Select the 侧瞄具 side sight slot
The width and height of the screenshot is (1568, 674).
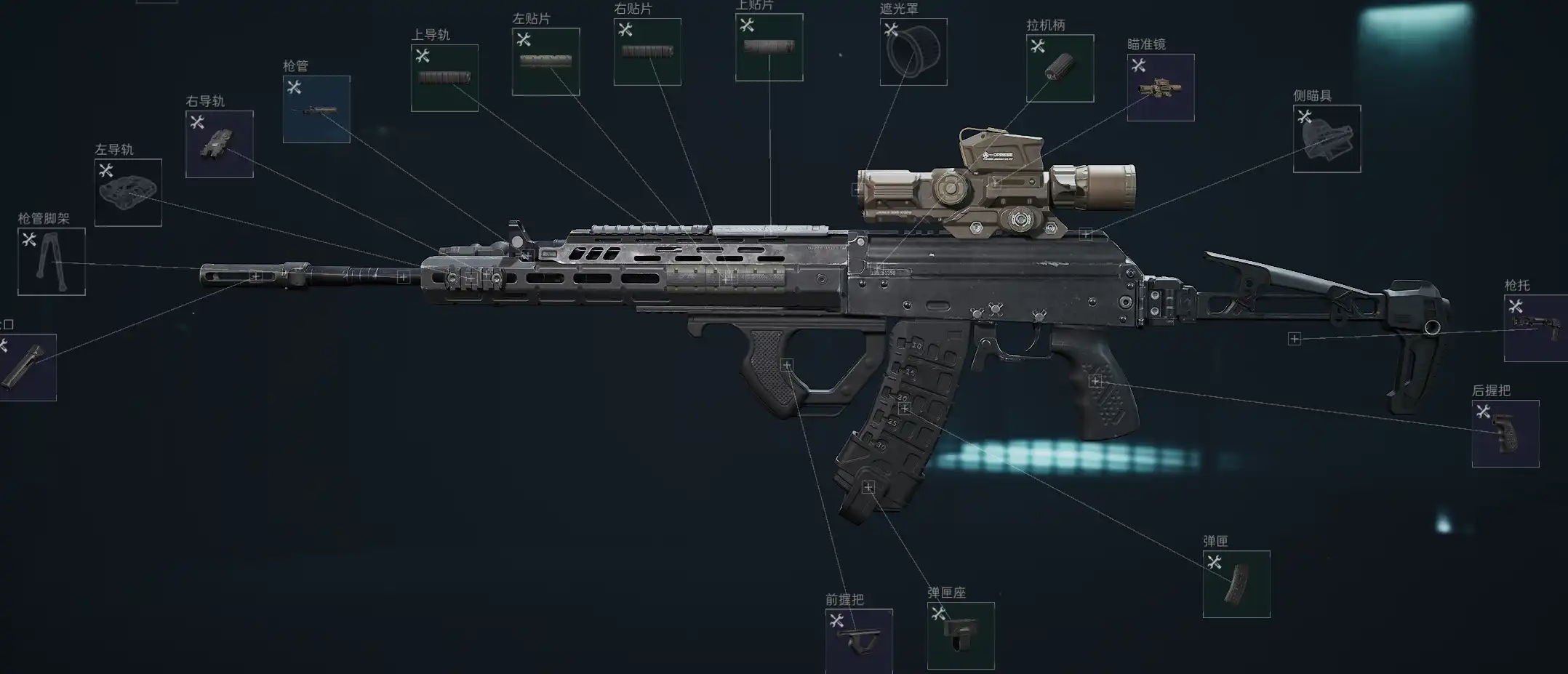(x=1327, y=139)
